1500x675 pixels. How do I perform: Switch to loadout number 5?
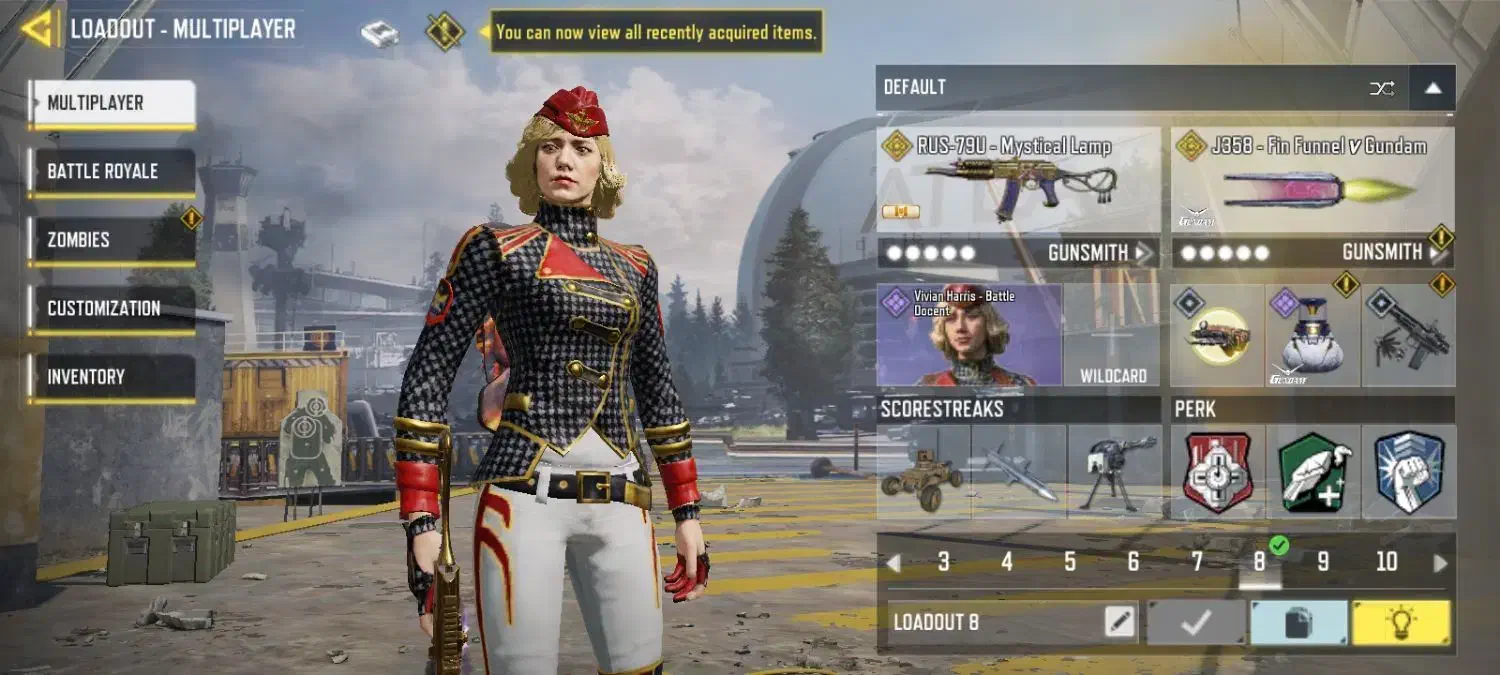click(1070, 562)
